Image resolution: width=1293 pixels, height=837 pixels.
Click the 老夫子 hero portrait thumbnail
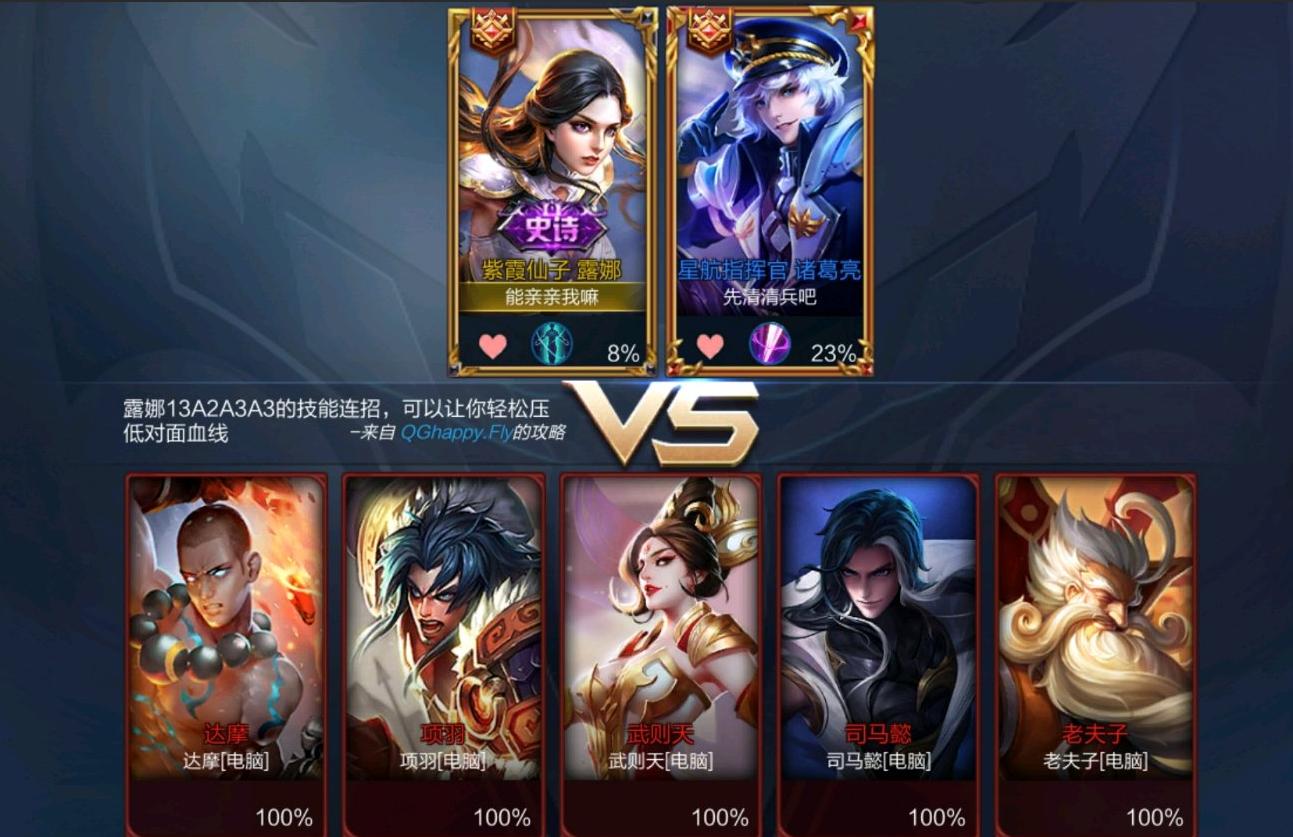[1088, 600]
